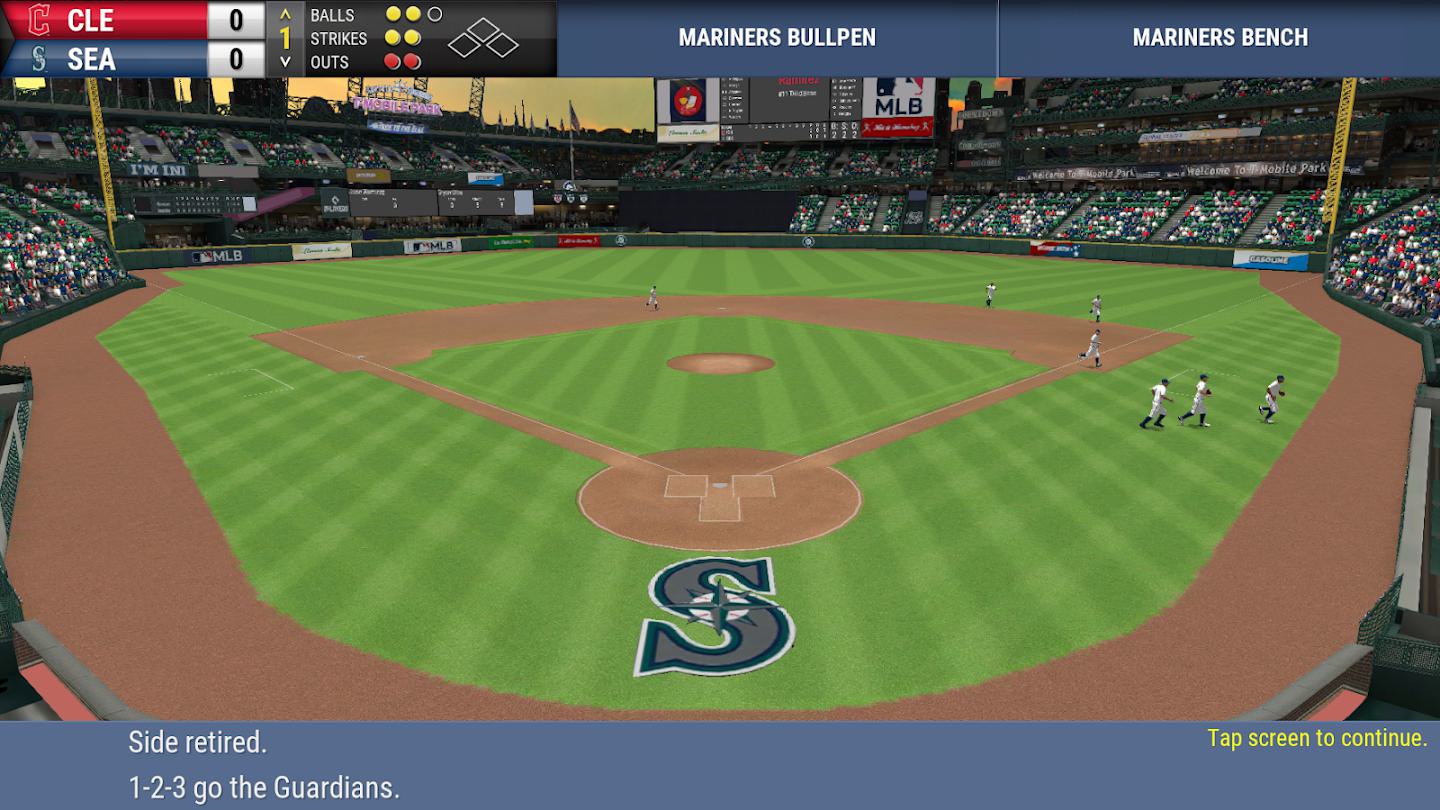
Task: Tap screen to continue prompt
Action: click(x=1317, y=738)
